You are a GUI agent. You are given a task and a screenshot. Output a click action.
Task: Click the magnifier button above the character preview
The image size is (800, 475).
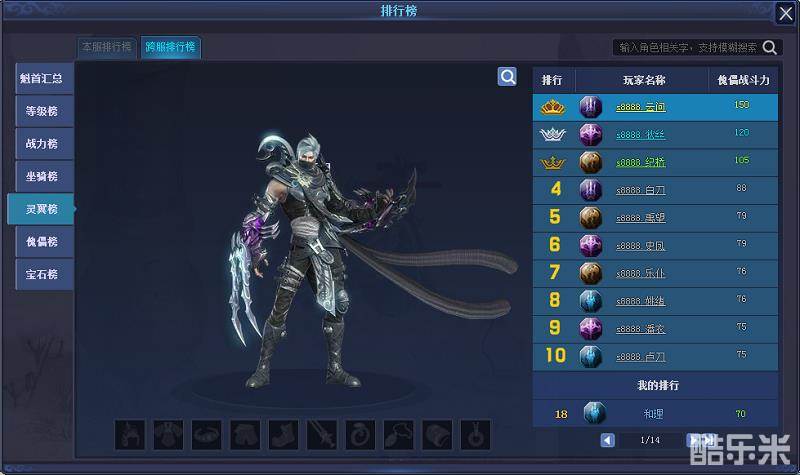[507, 77]
